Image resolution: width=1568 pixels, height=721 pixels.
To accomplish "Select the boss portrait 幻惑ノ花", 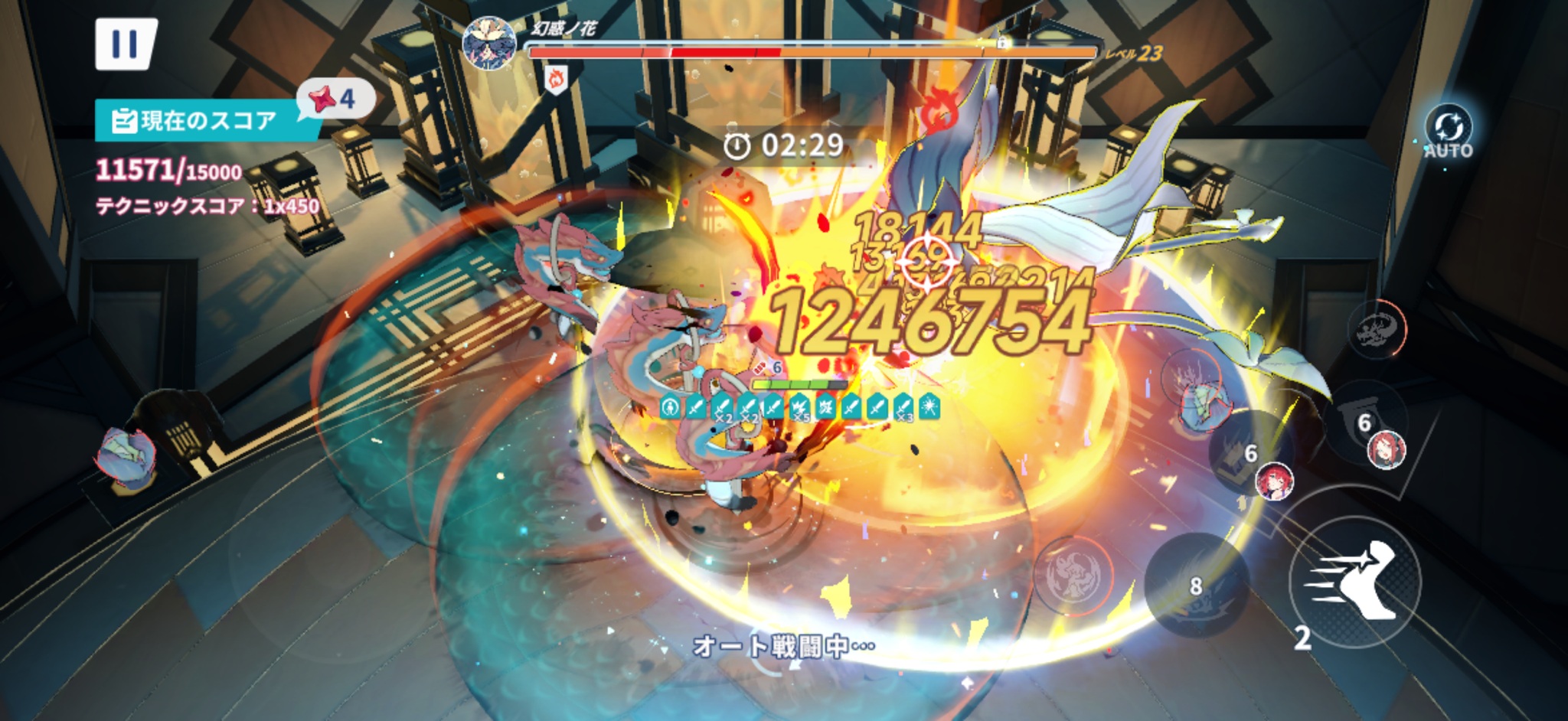I will [x=489, y=42].
